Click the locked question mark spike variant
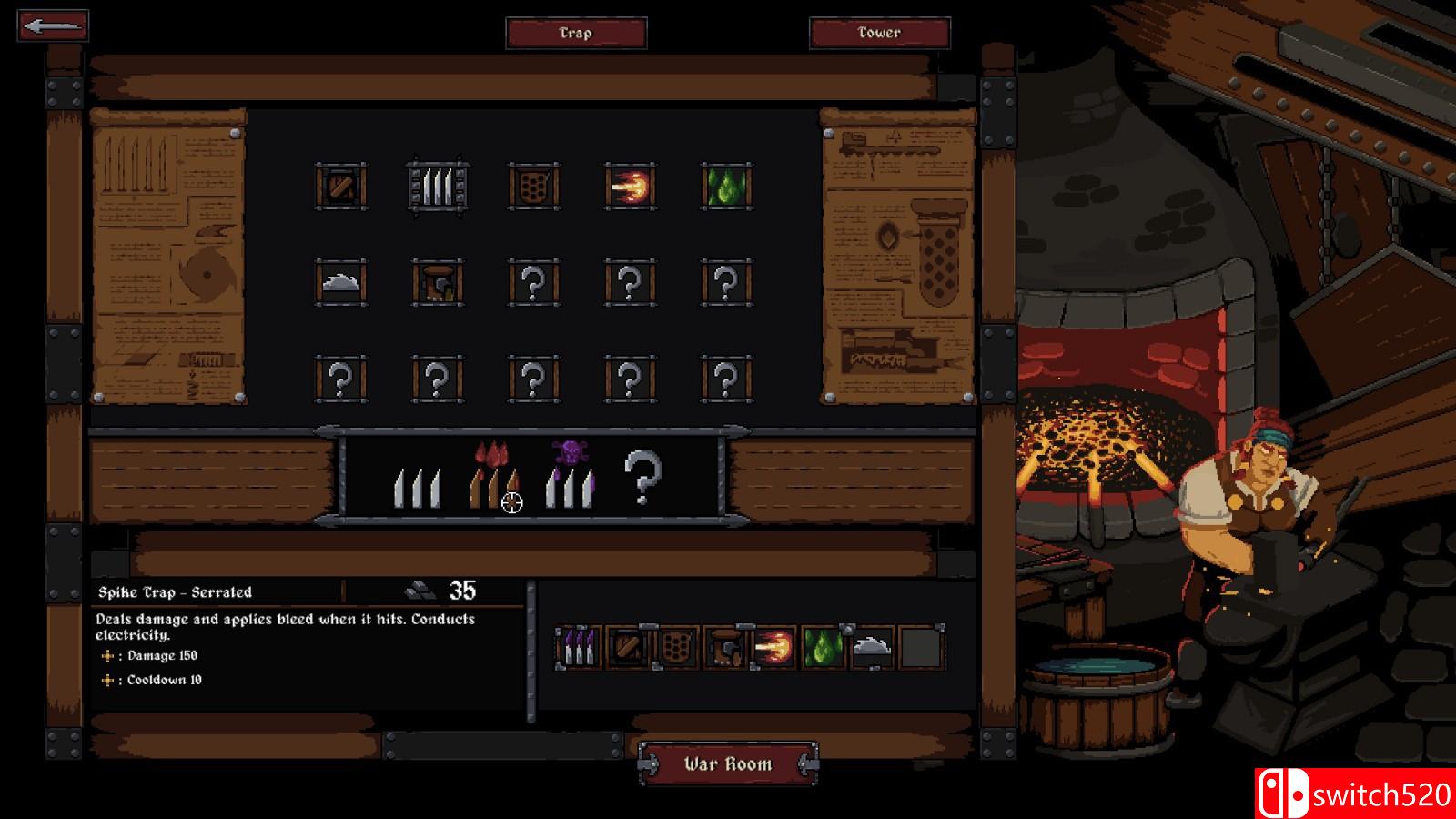 point(642,476)
